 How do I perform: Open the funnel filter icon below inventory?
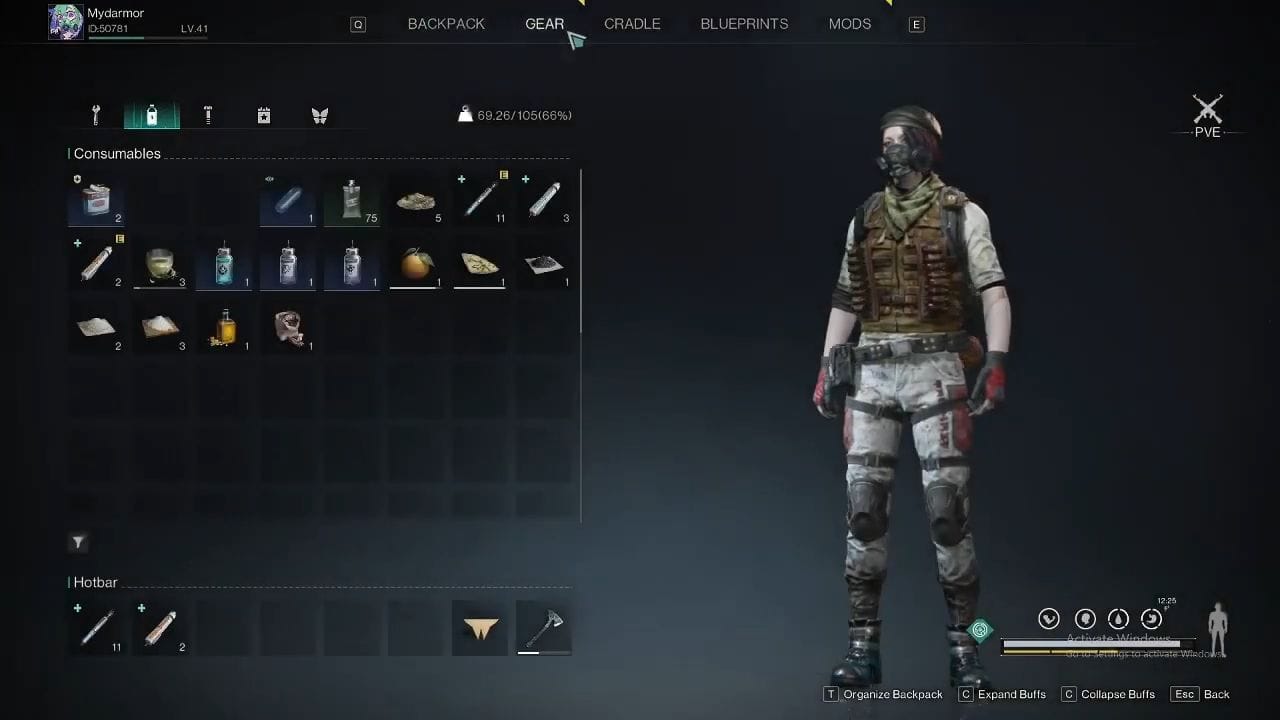(x=78, y=542)
